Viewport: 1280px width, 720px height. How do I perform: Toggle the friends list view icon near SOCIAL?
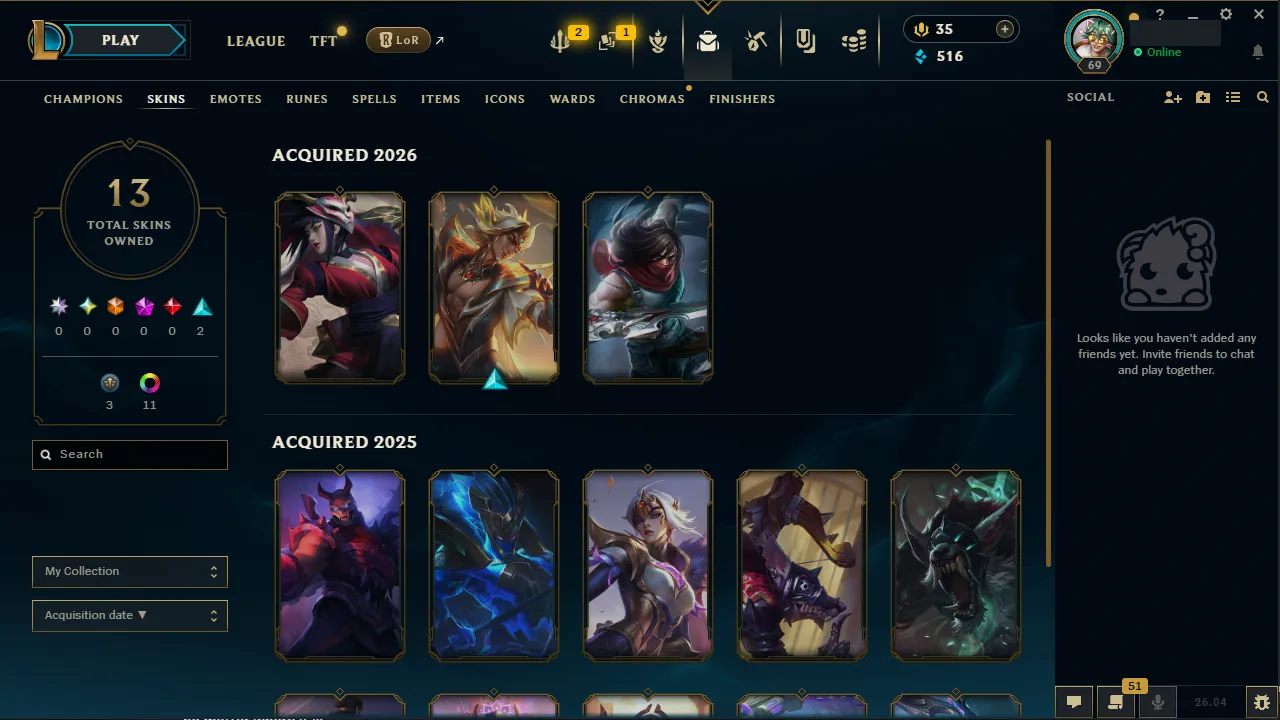[x=1233, y=97]
